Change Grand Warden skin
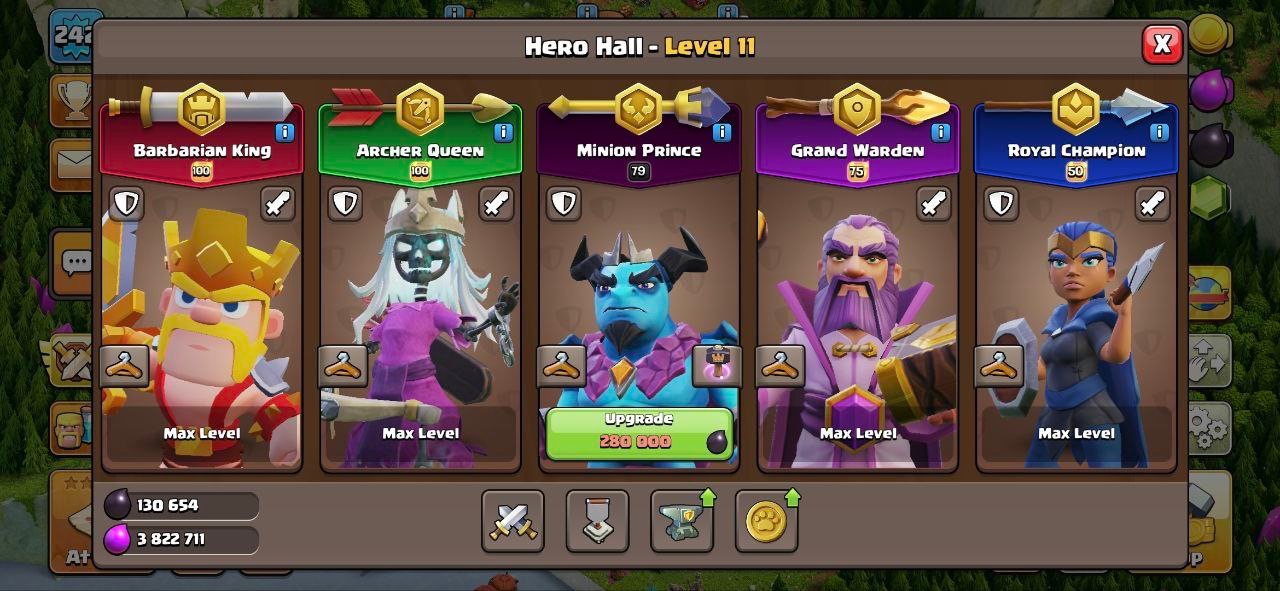The image size is (1280, 591). (780, 366)
